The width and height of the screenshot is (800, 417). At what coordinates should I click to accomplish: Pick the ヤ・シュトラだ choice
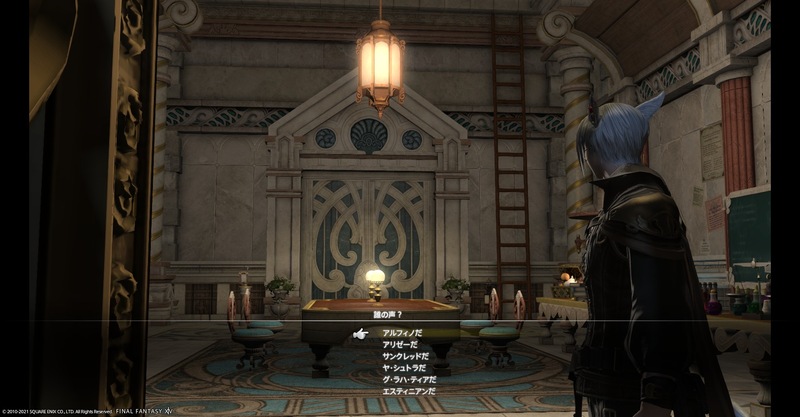coord(403,366)
